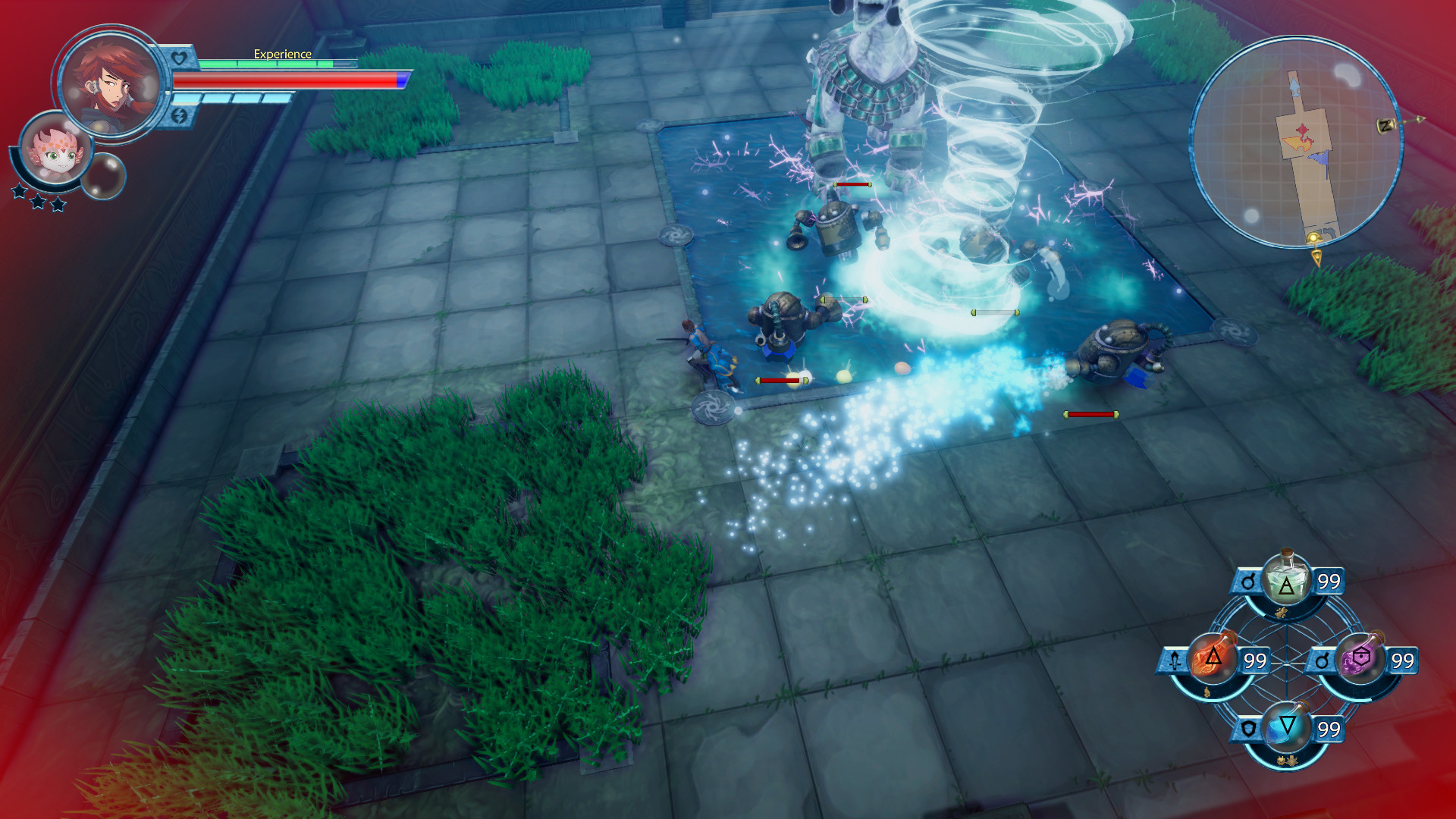Click the circular minimap
Viewport: 1456px width, 819px height.
tap(1294, 143)
